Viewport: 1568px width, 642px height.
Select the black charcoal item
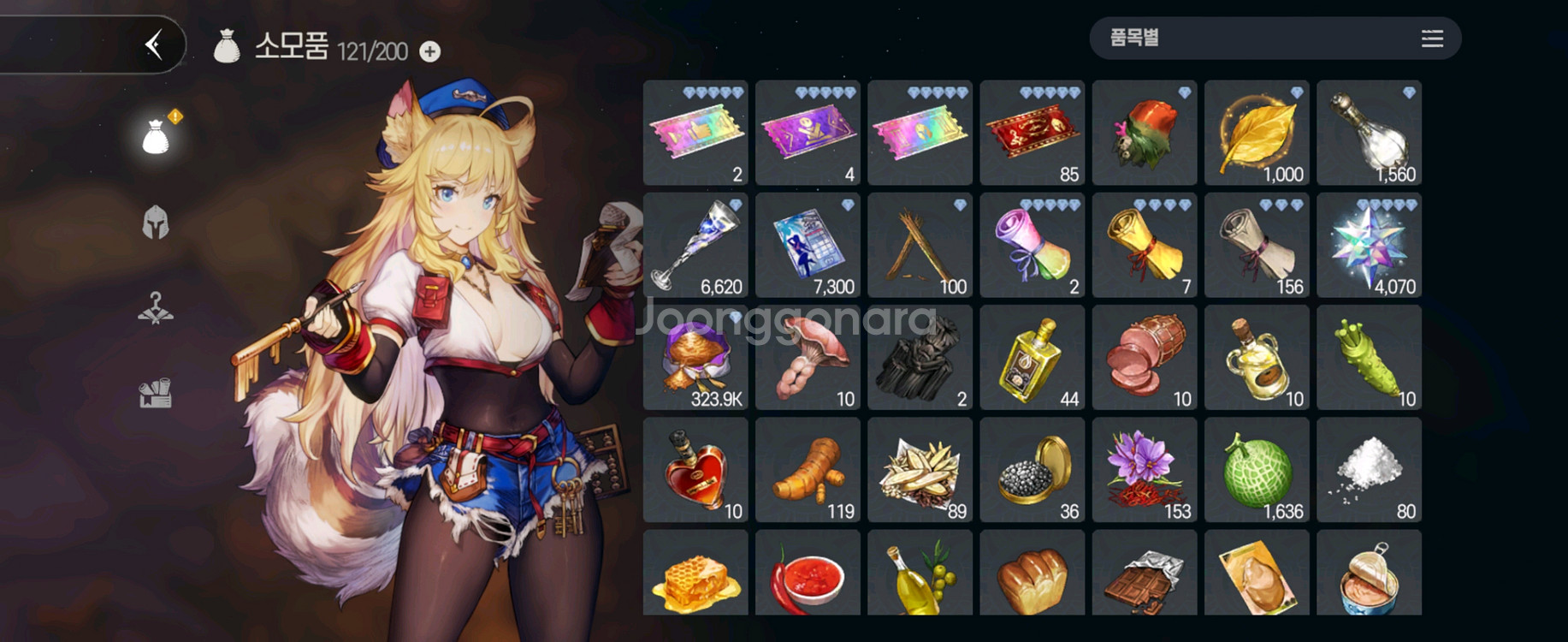(x=920, y=358)
